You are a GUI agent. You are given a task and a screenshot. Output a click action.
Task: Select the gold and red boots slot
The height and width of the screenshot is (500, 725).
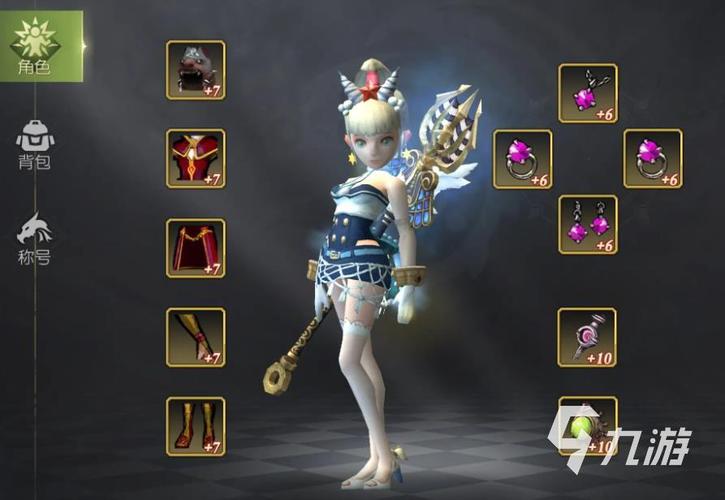tap(195, 426)
